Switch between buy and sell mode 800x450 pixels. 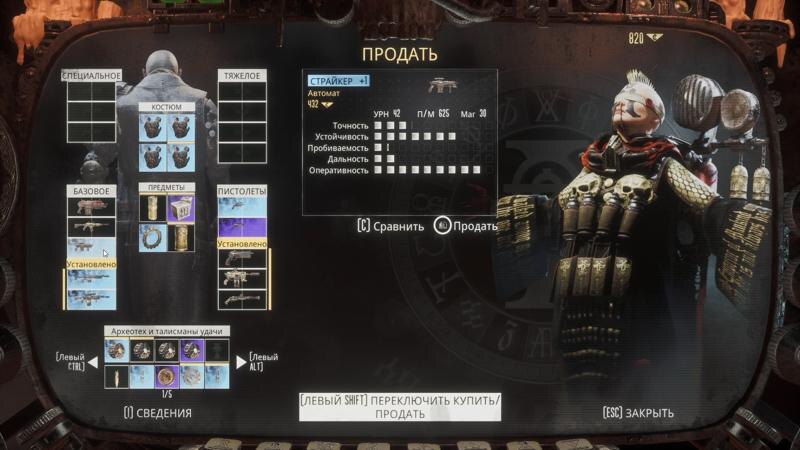click(x=400, y=406)
